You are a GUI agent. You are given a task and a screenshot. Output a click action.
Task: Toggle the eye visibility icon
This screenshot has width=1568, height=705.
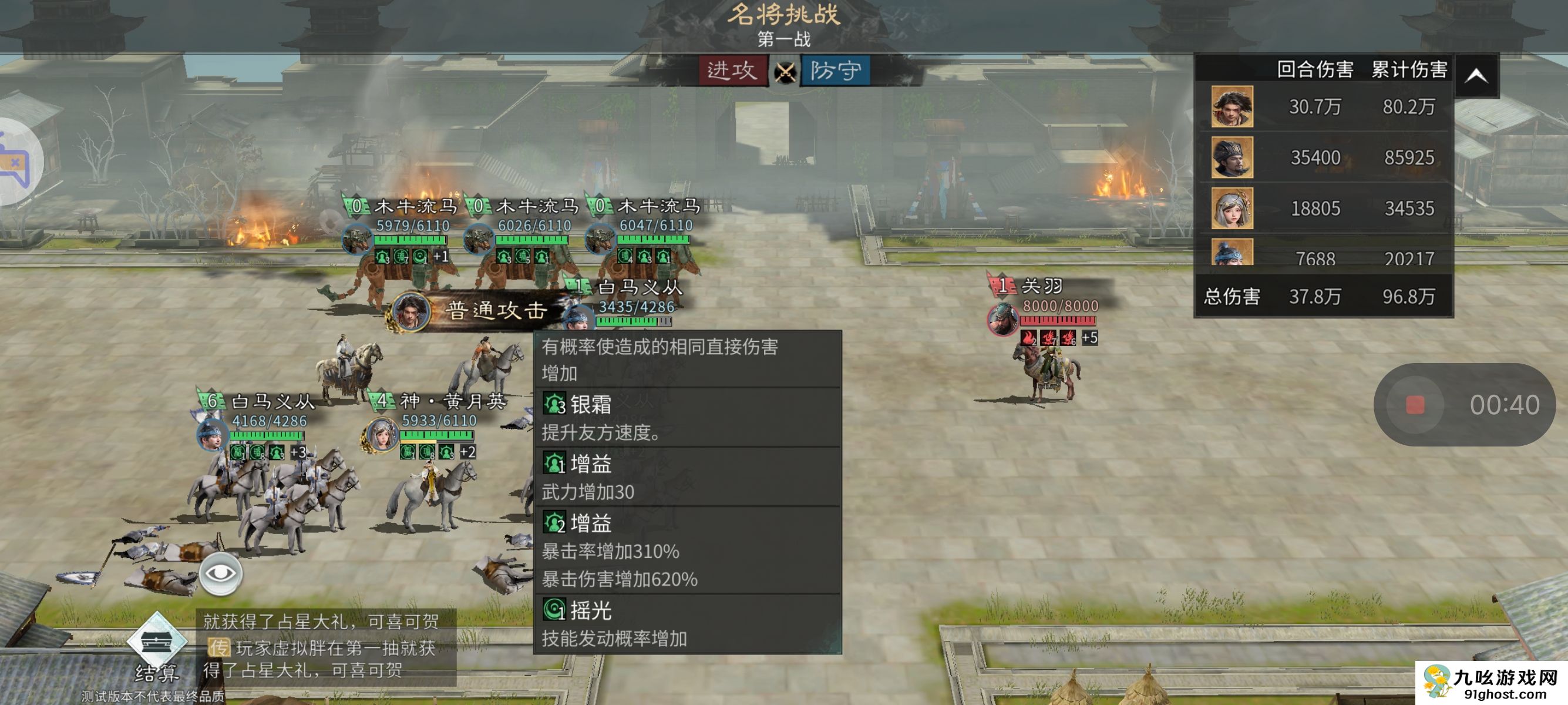point(220,573)
